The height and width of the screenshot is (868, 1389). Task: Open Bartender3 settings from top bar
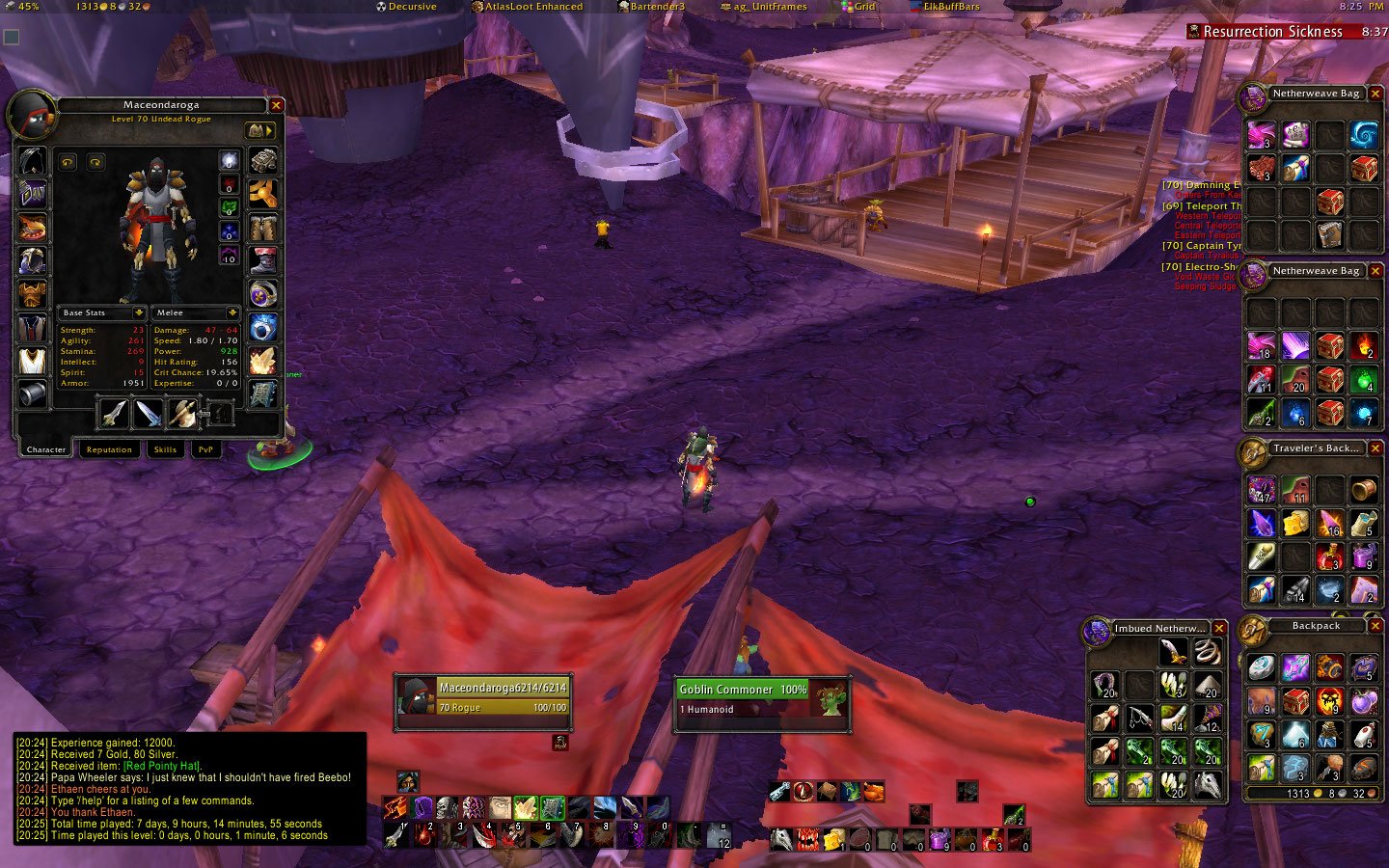[653, 6]
